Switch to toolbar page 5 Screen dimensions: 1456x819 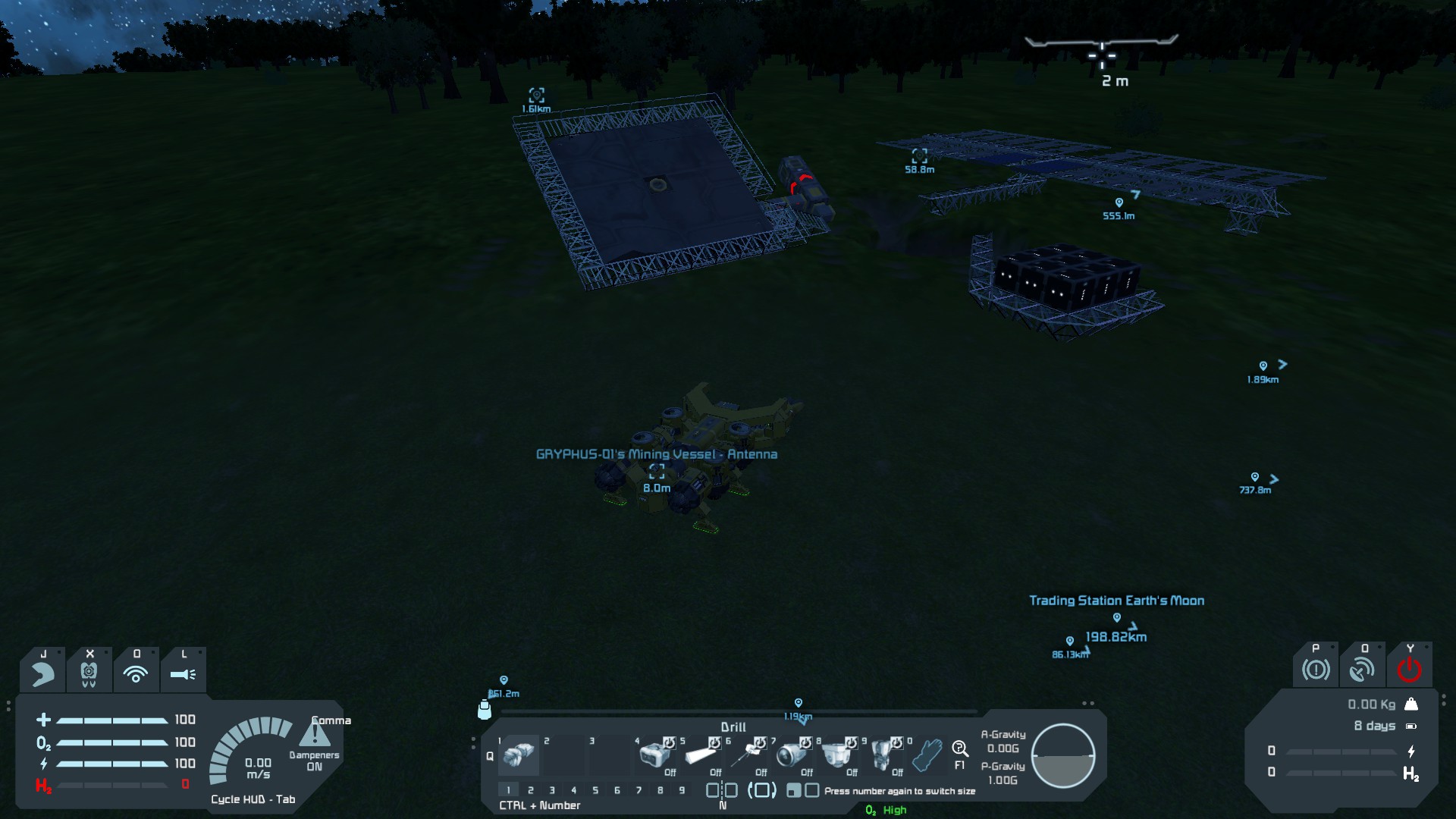click(595, 790)
